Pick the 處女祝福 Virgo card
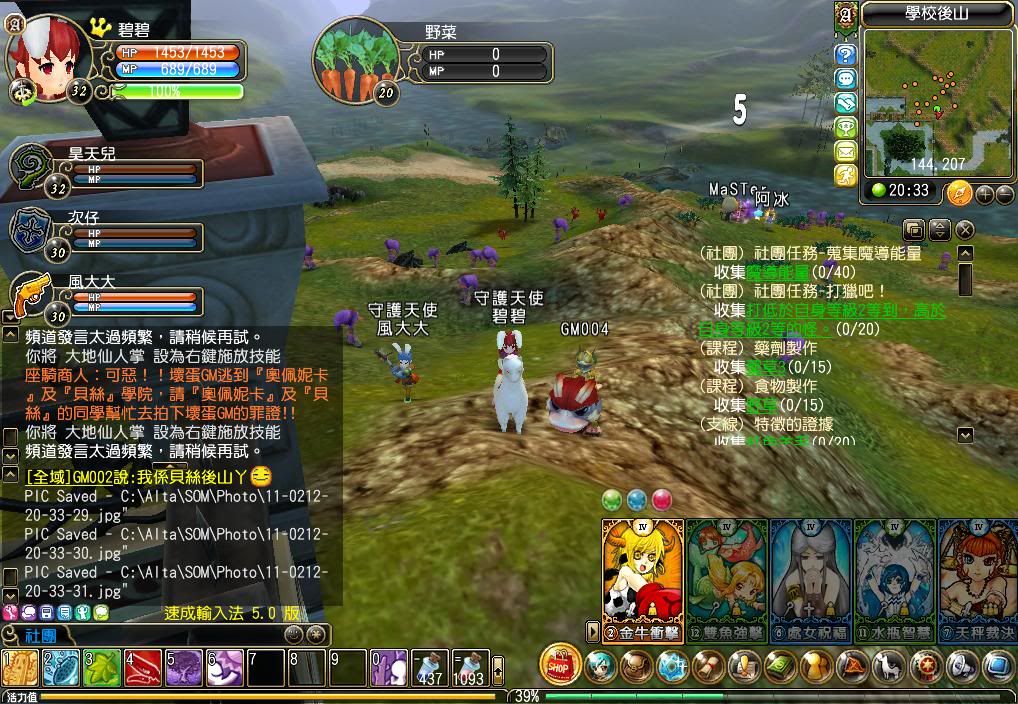The height and width of the screenshot is (704, 1018). coord(810,575)
